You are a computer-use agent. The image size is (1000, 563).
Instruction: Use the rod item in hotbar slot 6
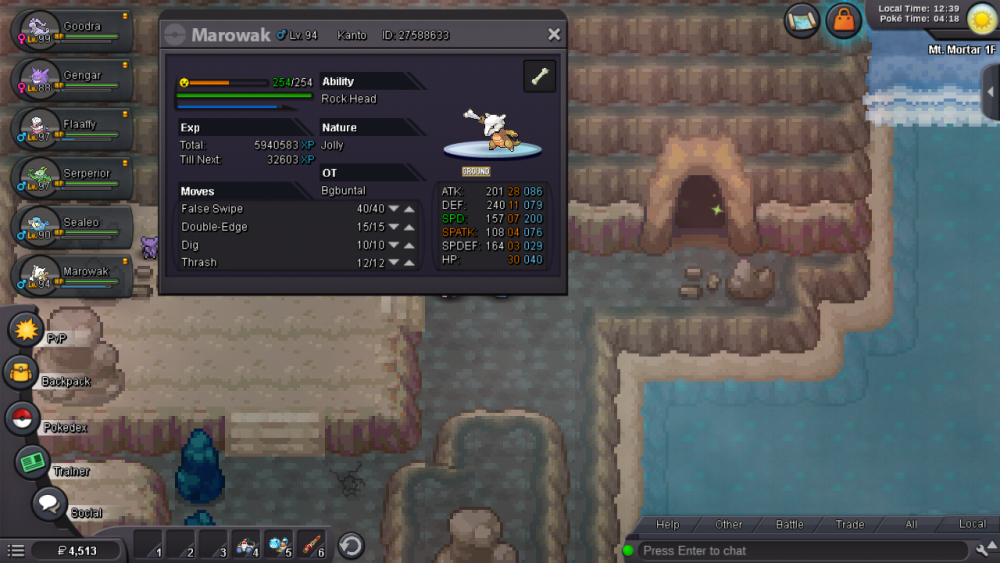311,545
